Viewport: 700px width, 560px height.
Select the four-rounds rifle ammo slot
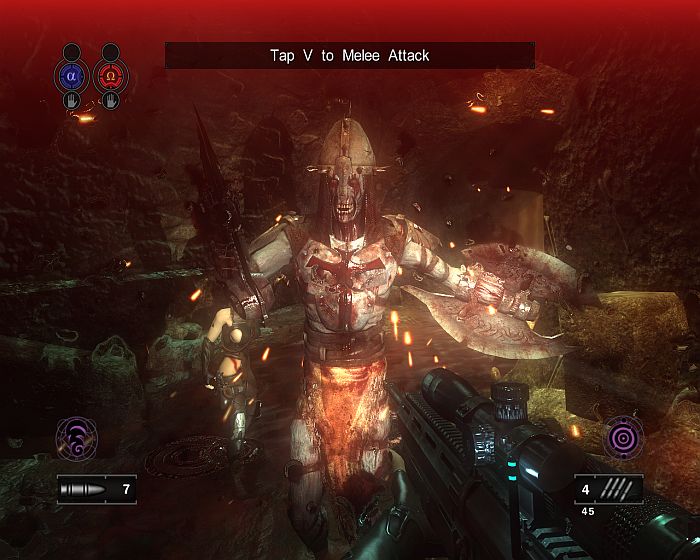point(609,490)
